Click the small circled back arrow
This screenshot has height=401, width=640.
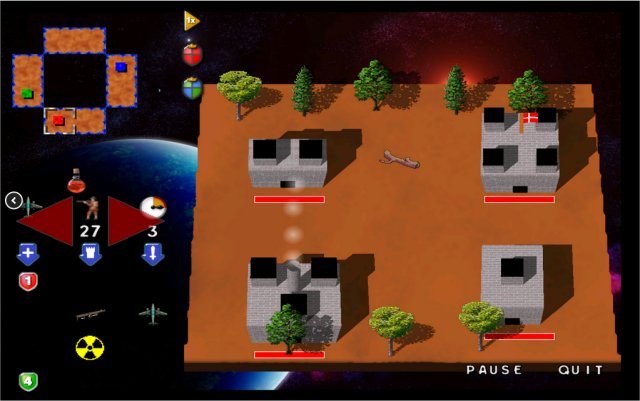[13, 201]
